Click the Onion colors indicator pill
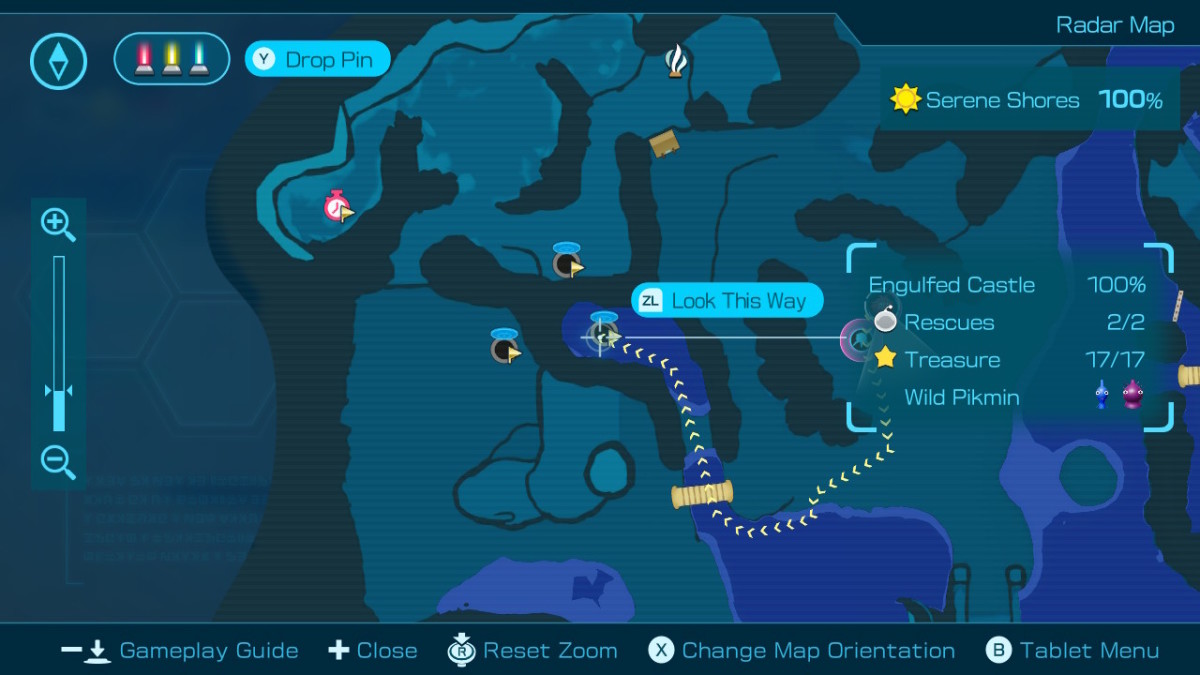The width and height of the screenshot is (1200, 675). click(172, 59)
